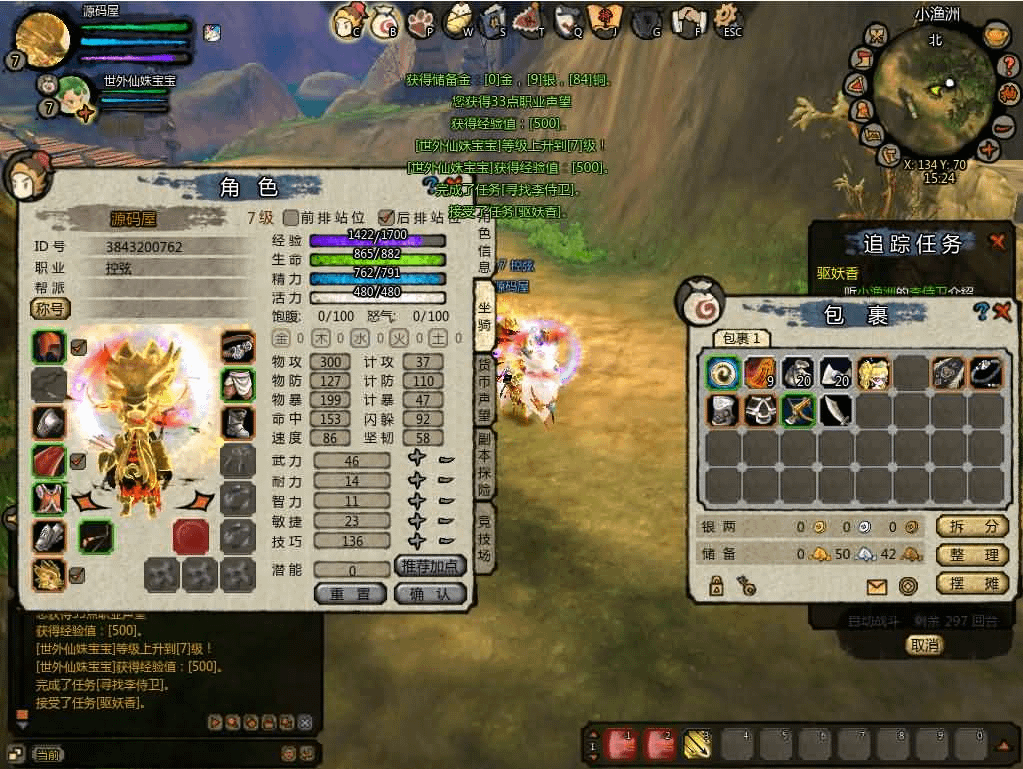Sort the bag with 整理
The width and height of the screenshot is (1023, 769).
(x=970, y=555)
